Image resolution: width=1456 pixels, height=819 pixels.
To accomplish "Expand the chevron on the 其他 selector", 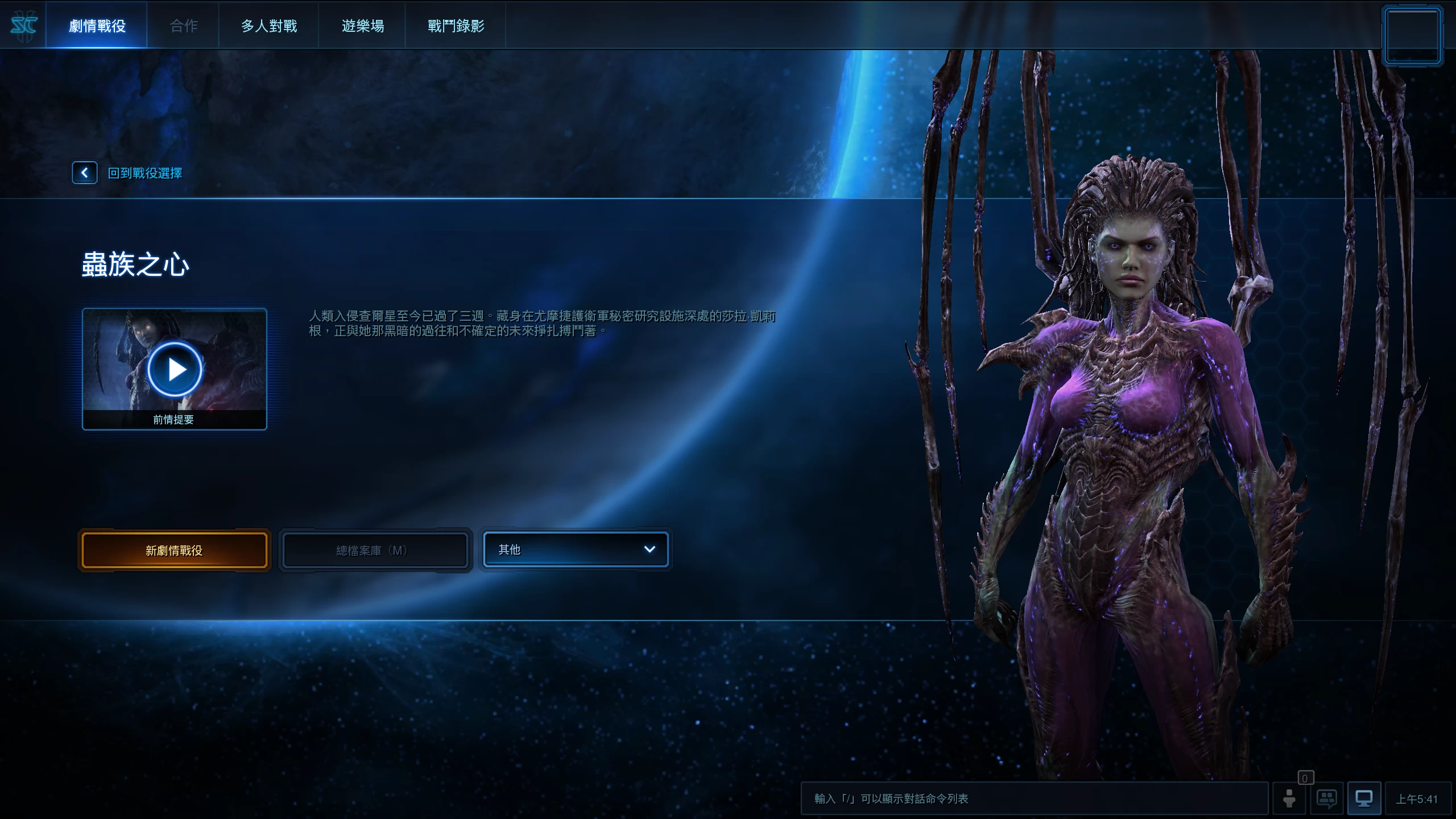I will (650, 549).
